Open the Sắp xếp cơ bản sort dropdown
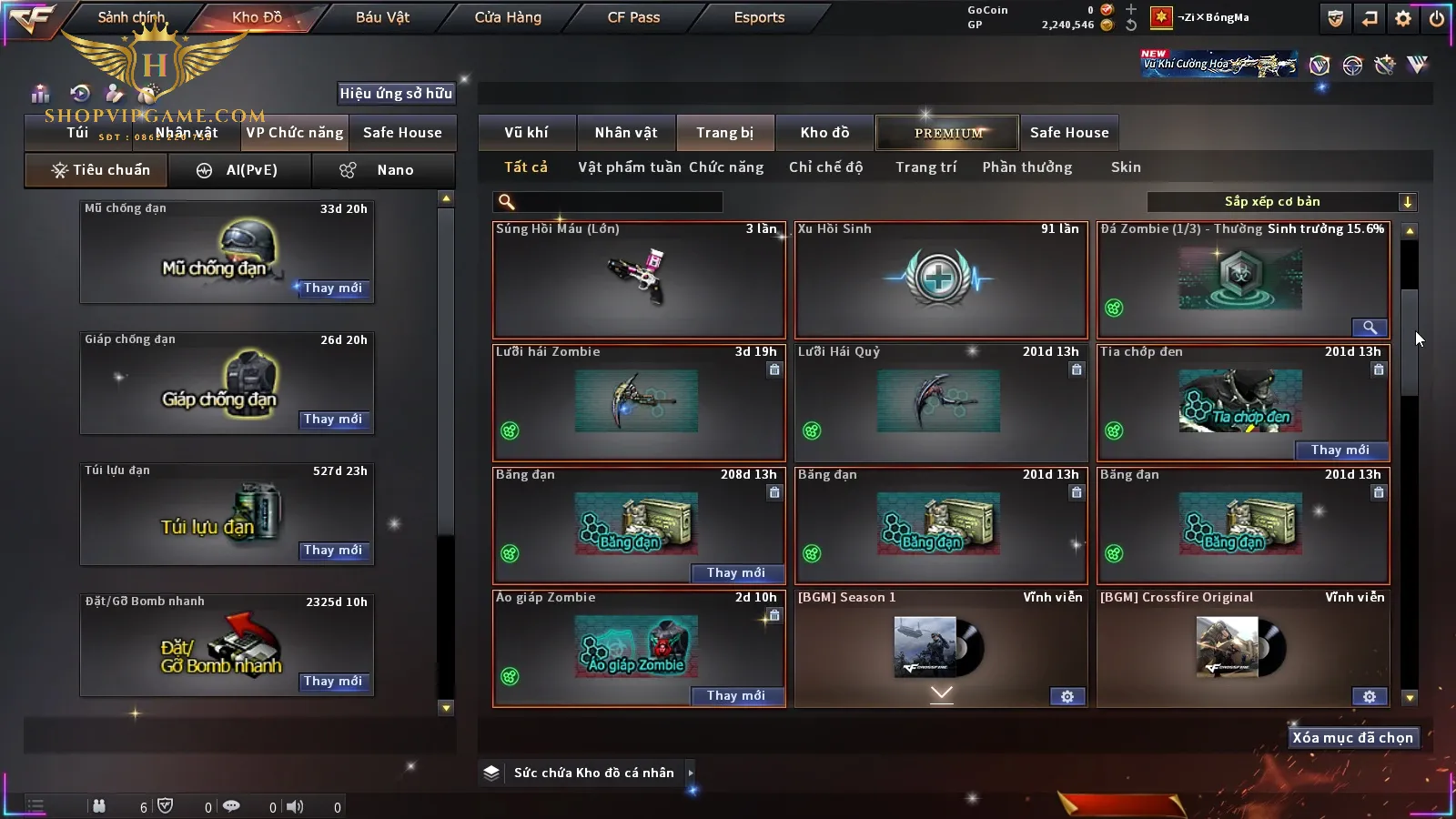Screen dimensions: 1456x819 pos(1282,202)
